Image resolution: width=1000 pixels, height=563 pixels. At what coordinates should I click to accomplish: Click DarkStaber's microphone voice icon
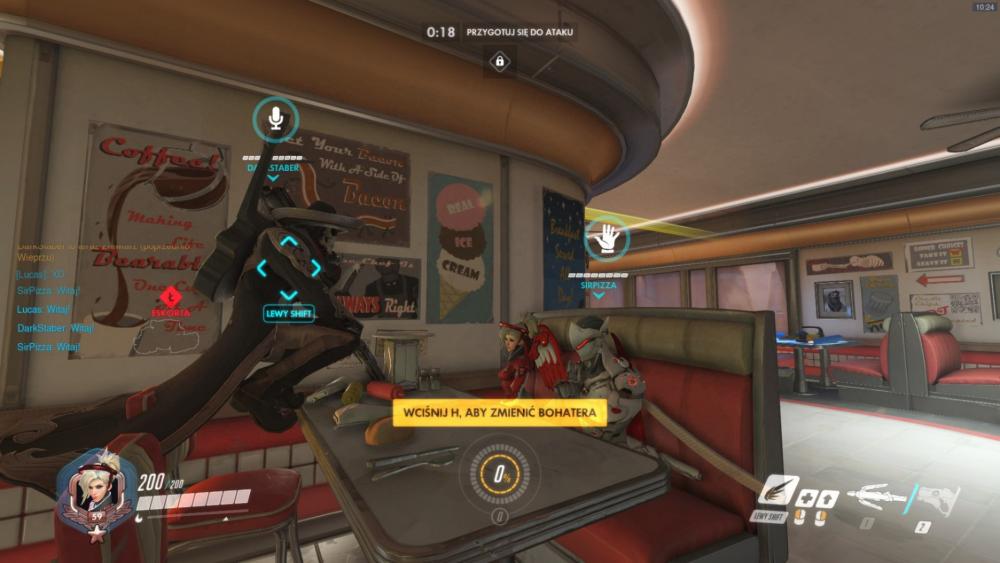point(275,120)
